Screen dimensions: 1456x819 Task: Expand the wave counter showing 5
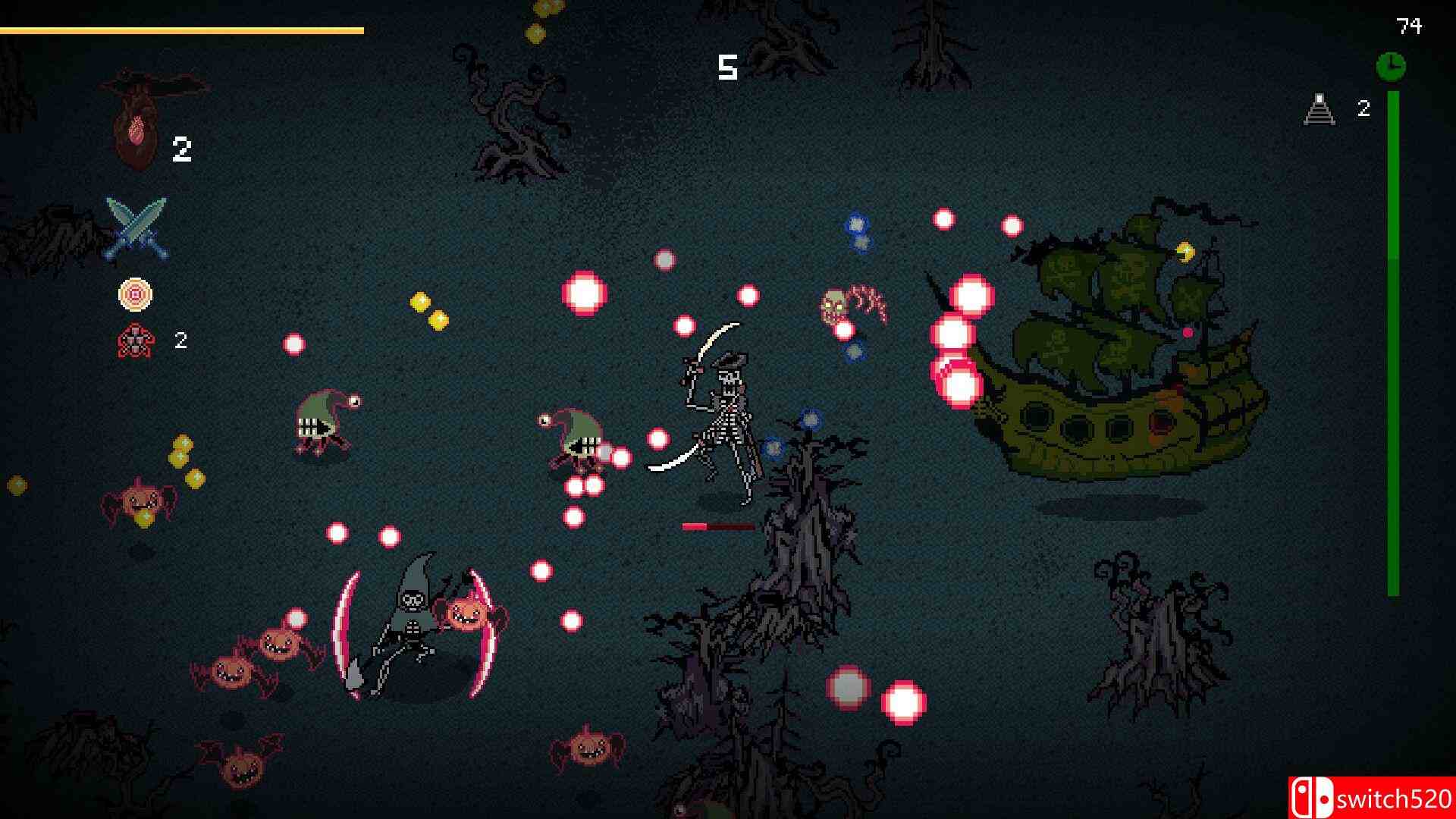726,68
